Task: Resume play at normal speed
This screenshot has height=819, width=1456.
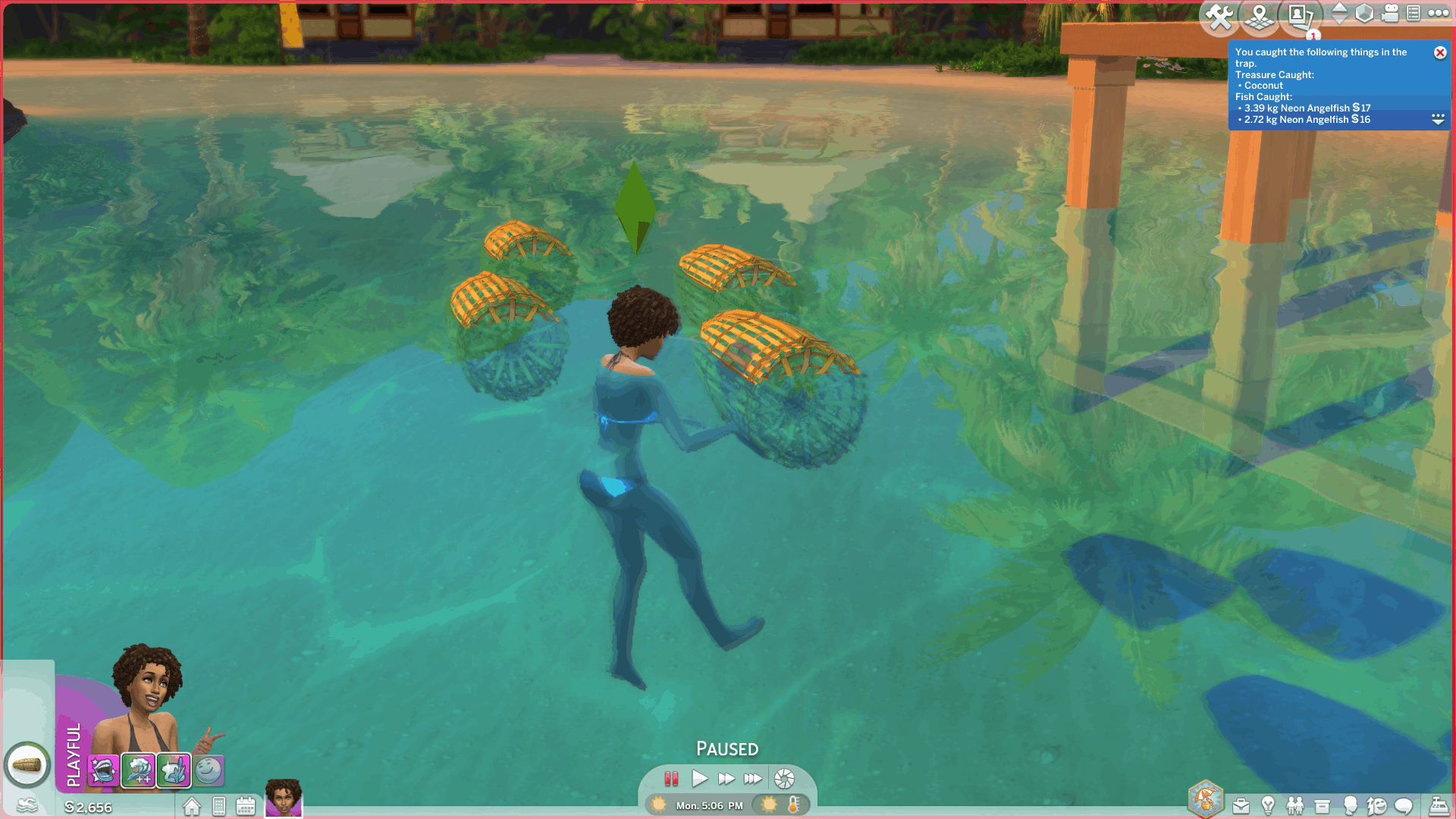Action: point(699,779)
